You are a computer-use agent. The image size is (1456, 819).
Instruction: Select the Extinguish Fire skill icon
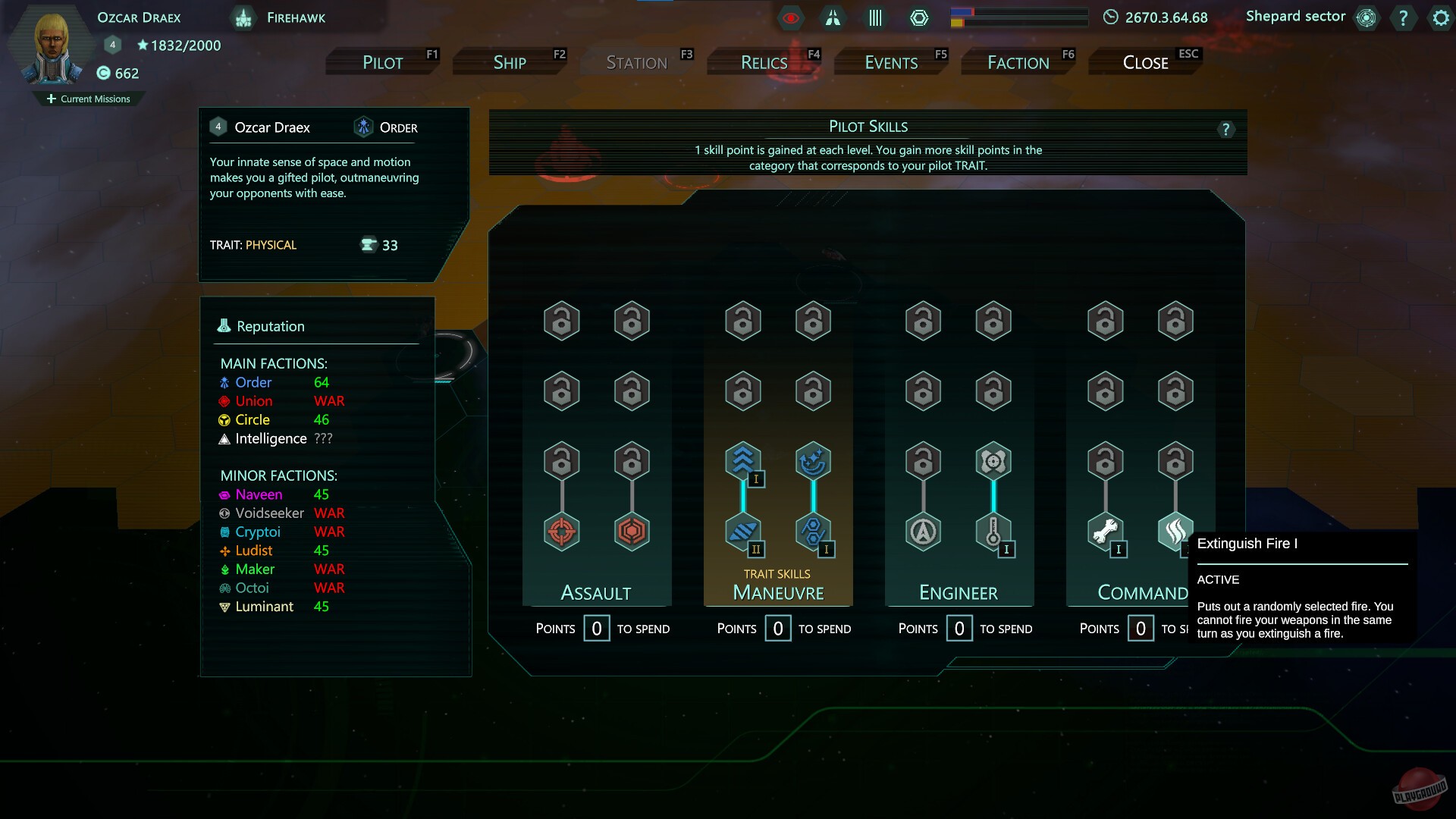[x=1175, y=532]
